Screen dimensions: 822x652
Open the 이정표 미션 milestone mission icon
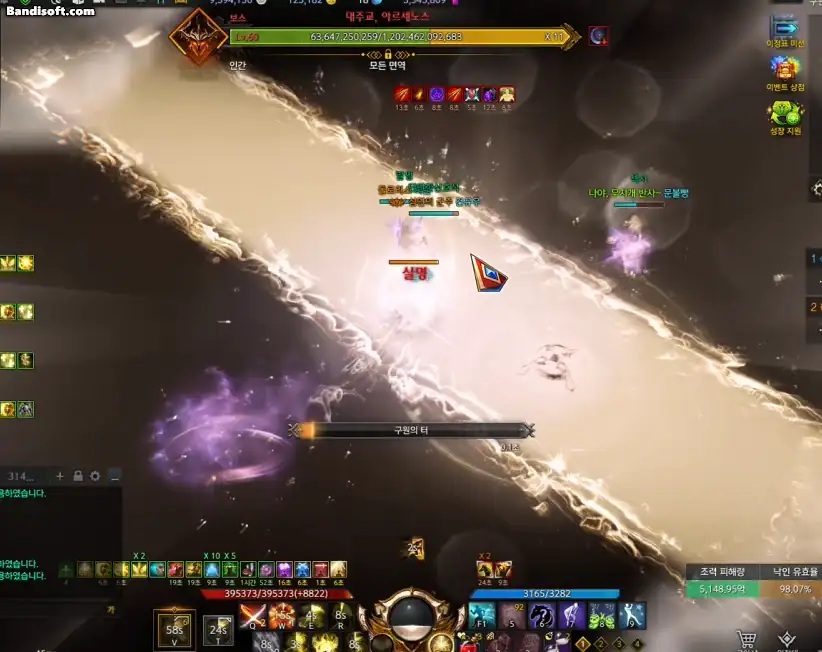[785, 30]
